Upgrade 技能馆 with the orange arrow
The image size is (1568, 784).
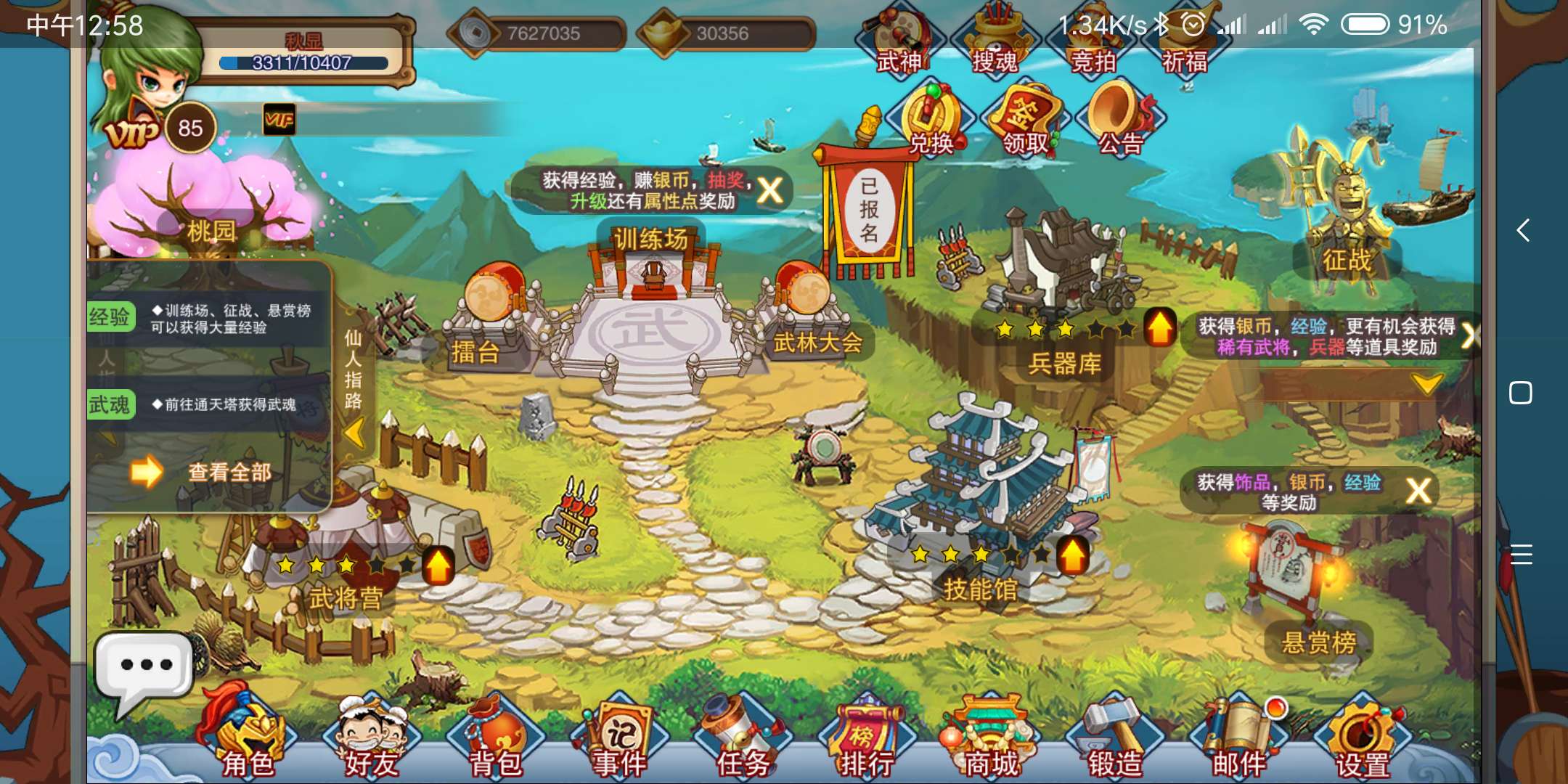(x=1072, y=556)
